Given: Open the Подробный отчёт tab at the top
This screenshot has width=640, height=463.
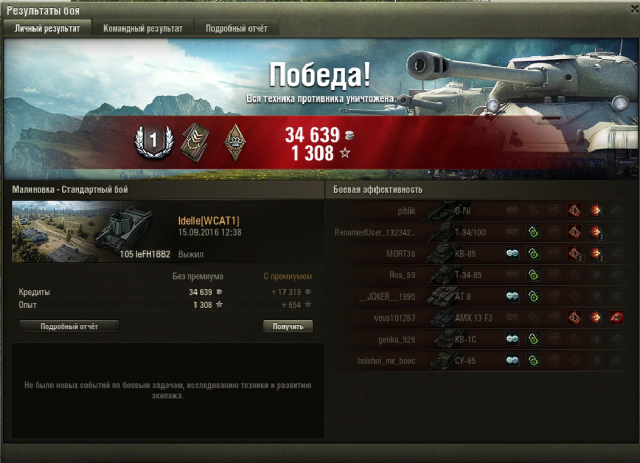Looking at the screenshot, I should 233,29.
